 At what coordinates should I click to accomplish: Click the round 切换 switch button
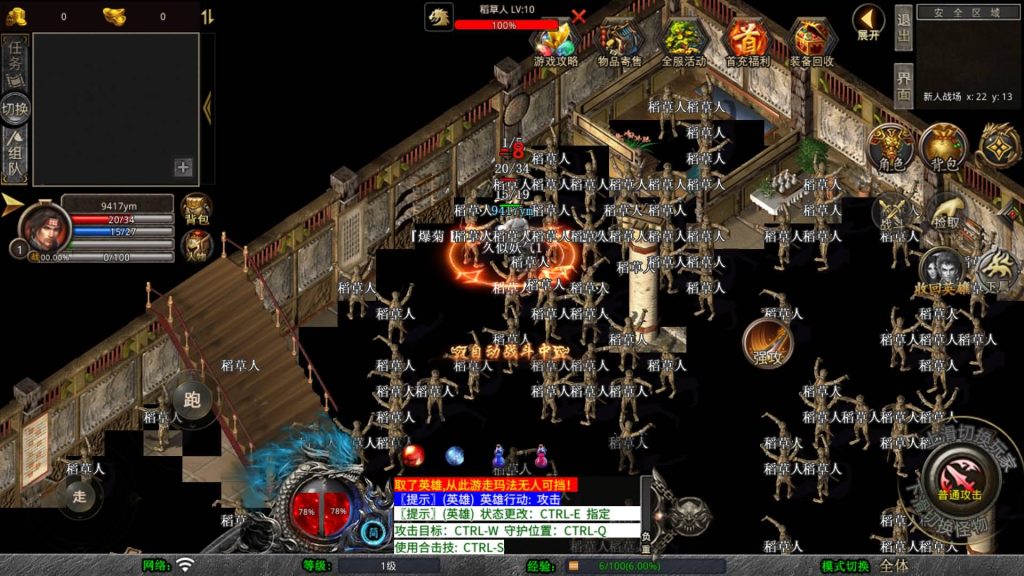(16, 108)
